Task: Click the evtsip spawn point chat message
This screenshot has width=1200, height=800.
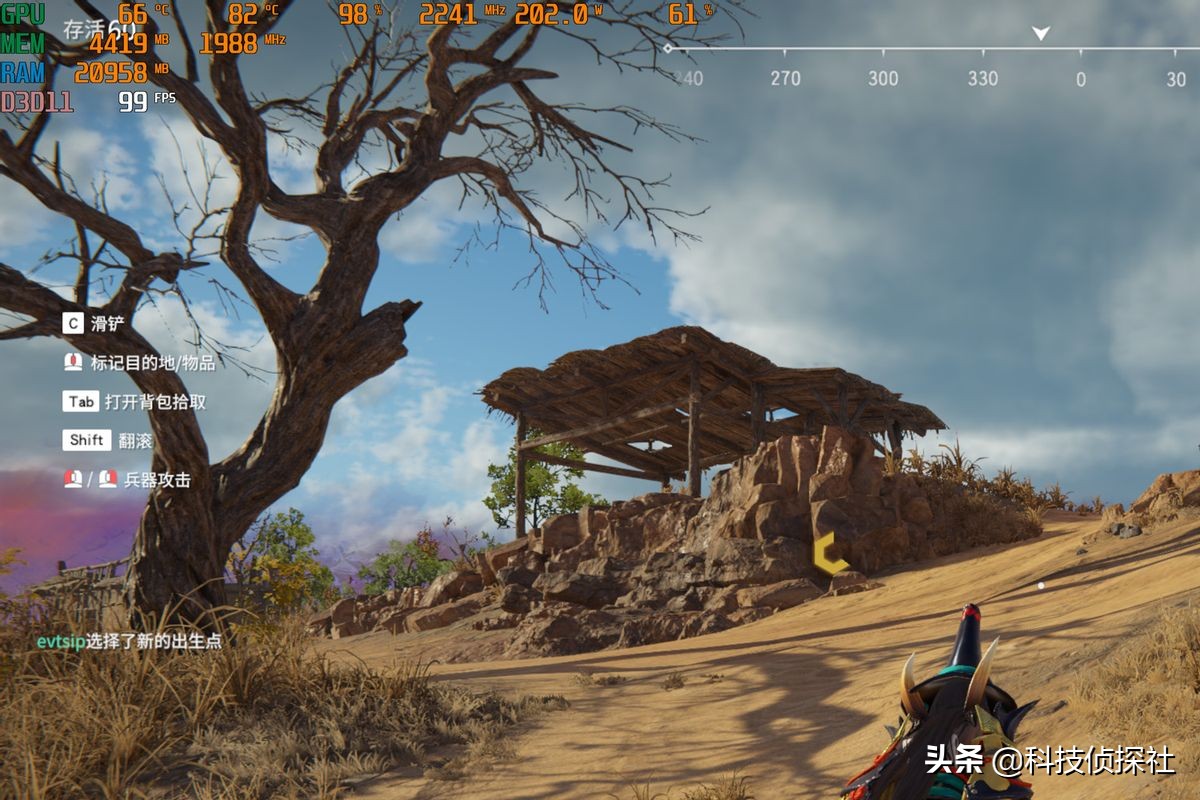Action: coord(129,641)
